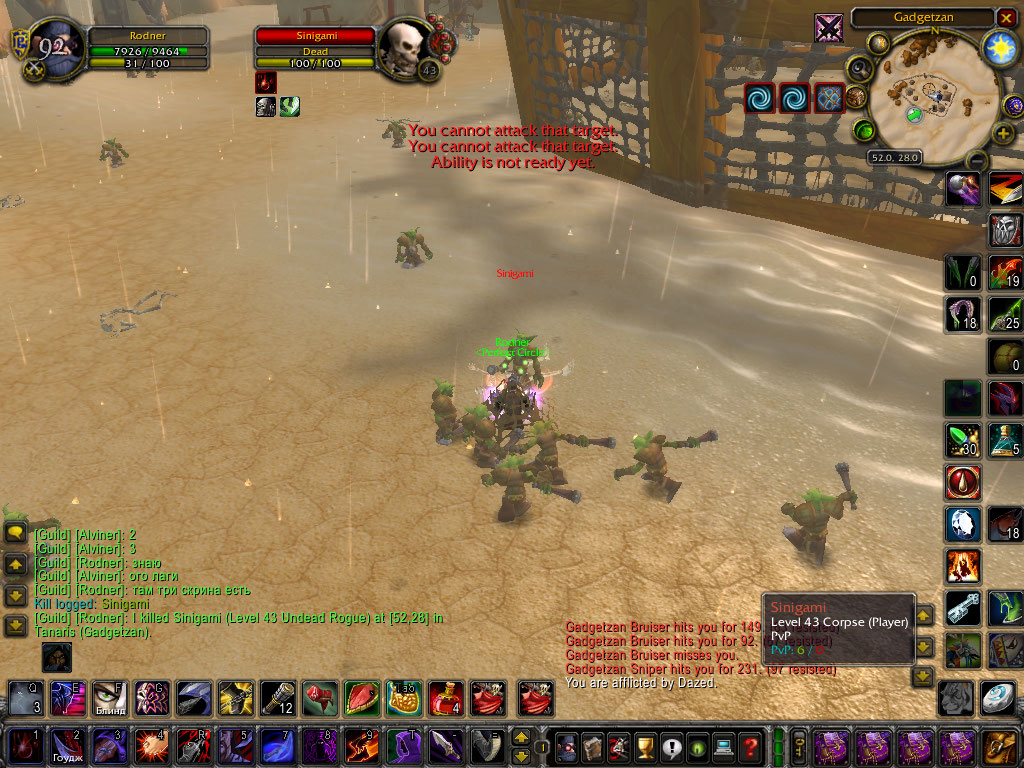Use the ability labeled Гоудж
Viewport: 1024px width, 768px height.
pos(67,746)
